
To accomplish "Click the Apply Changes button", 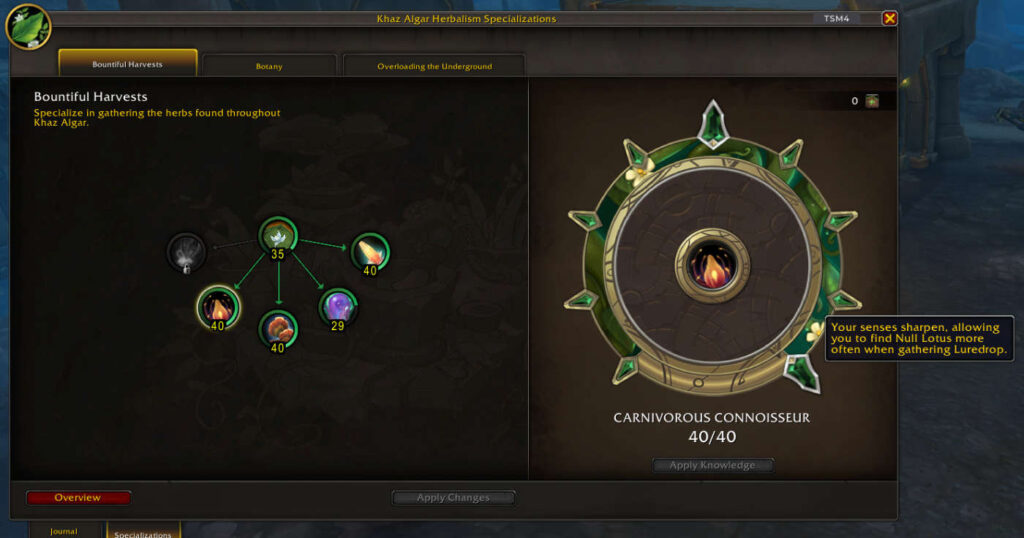I will [453, 497].
